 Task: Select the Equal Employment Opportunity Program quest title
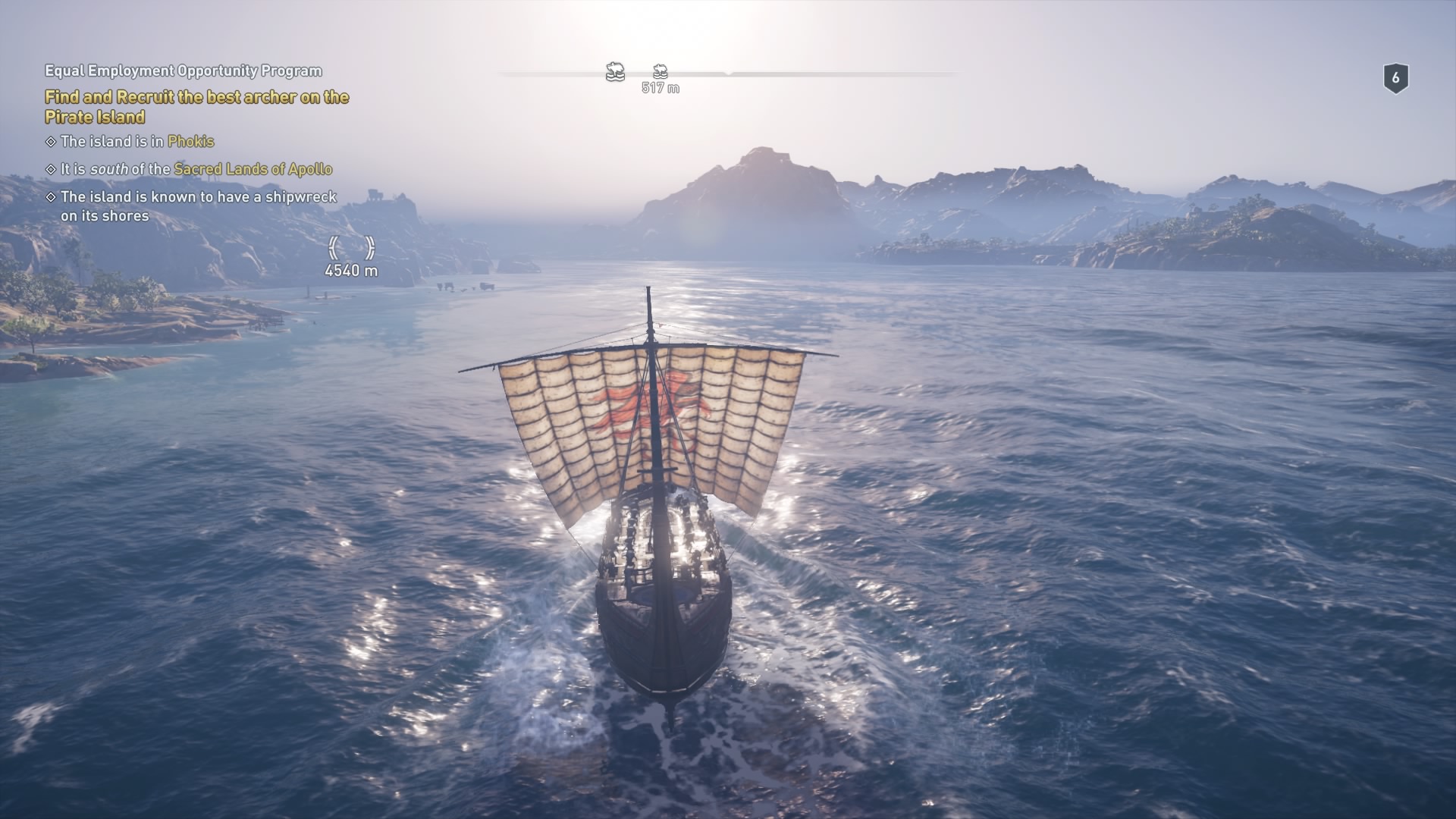(x=184, y=71)
